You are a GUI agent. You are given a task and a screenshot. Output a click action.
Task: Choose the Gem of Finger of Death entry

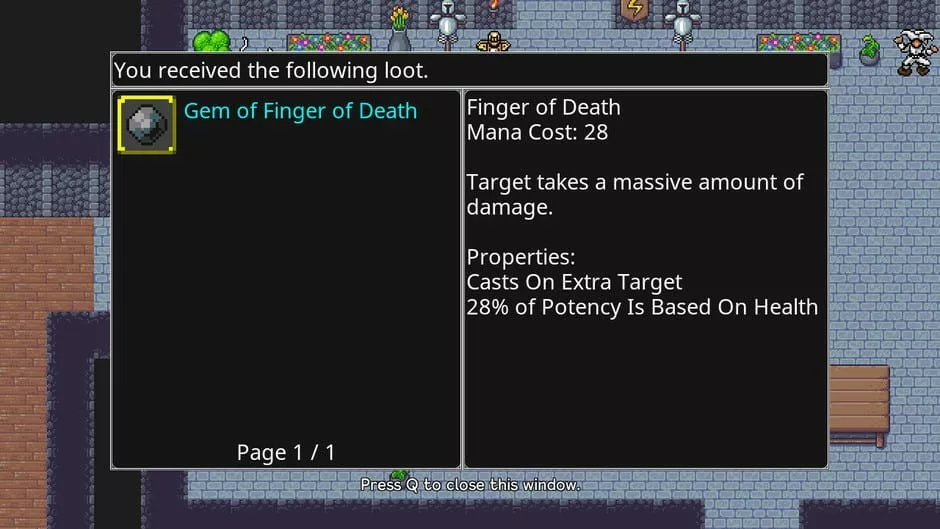tap(300, 112)
